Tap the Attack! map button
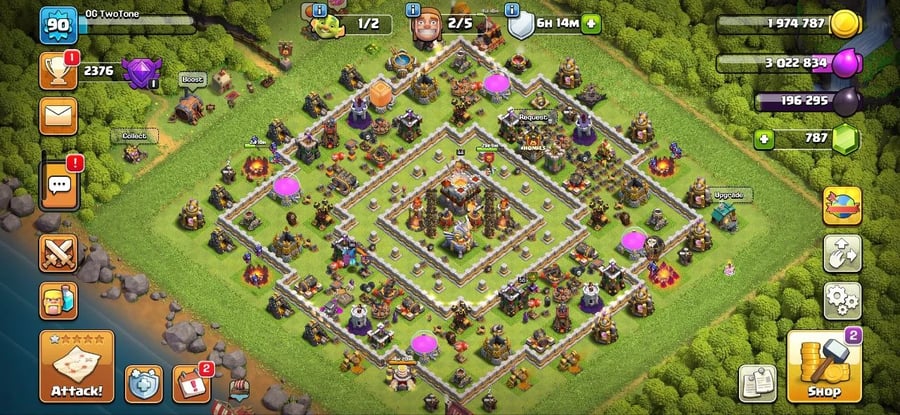The width and height of the screenshot is (900, 415). [x=77, y=366]
